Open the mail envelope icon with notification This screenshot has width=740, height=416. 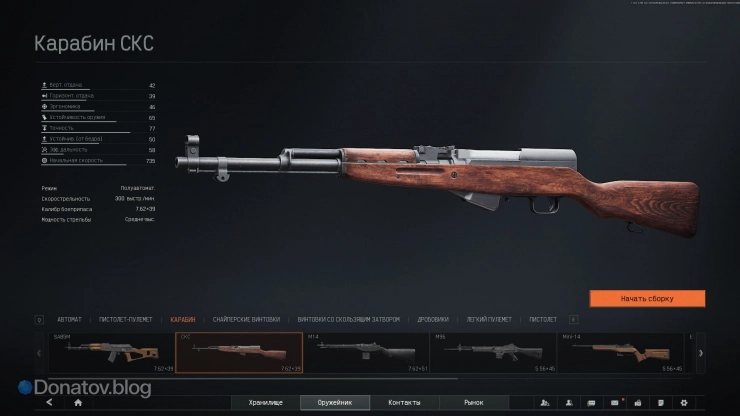coord(616,402)
